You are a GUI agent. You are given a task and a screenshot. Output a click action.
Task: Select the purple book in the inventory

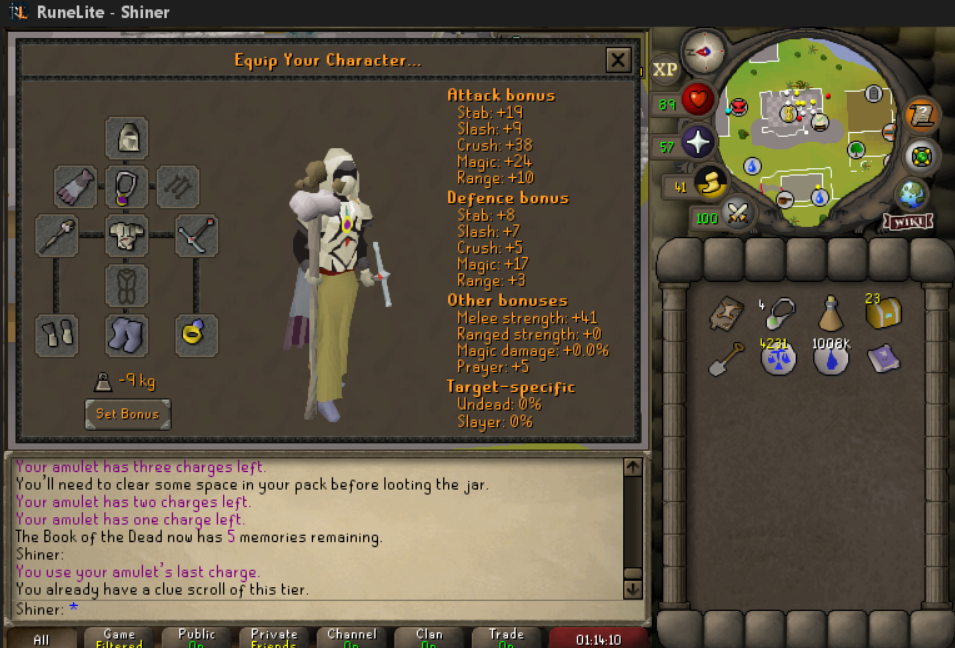(882, 358)
